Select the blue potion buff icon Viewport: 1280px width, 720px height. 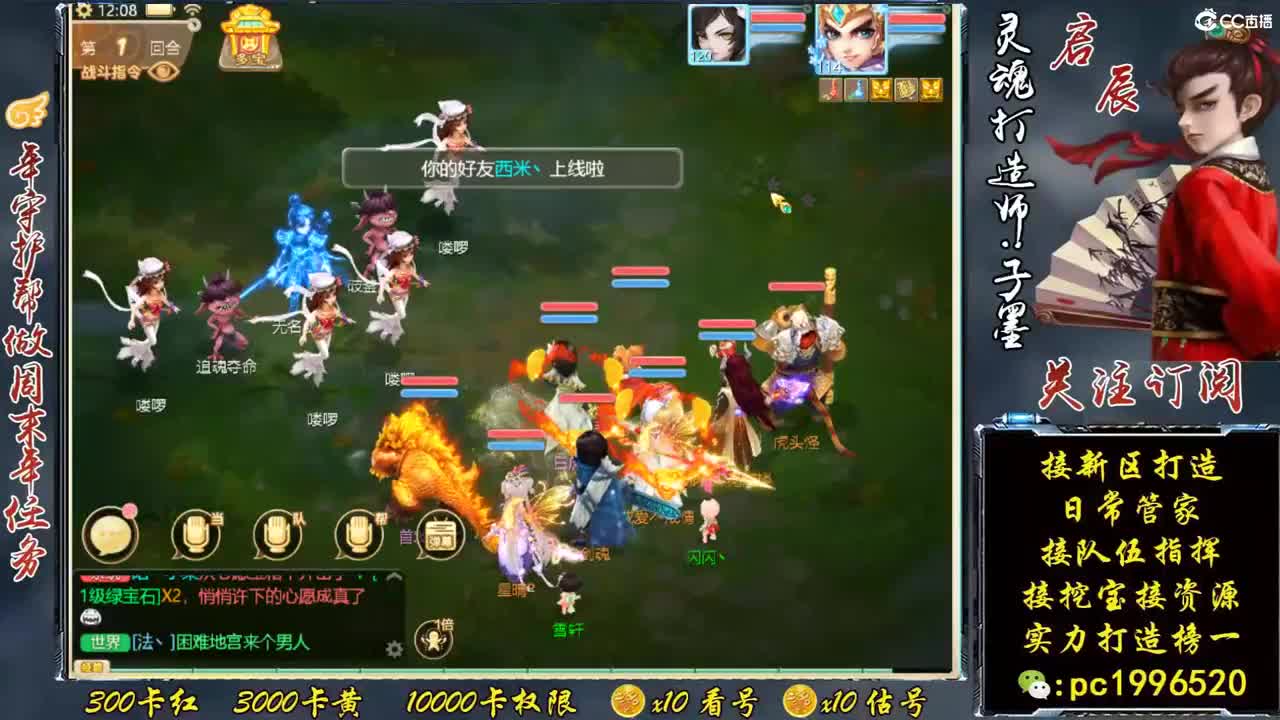coord(857,89)
